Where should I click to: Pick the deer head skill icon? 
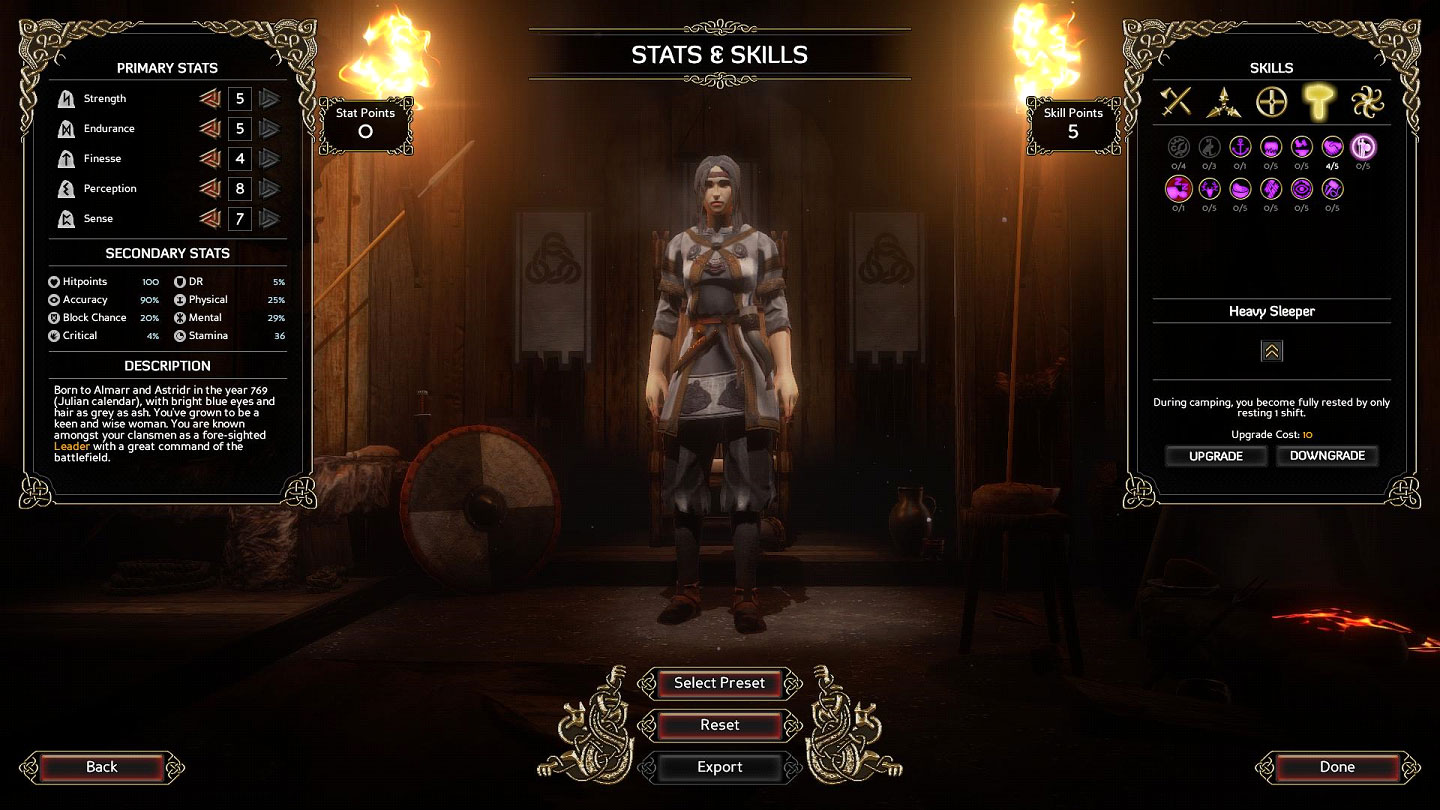pyautogui.click(x=1209, y=188)
